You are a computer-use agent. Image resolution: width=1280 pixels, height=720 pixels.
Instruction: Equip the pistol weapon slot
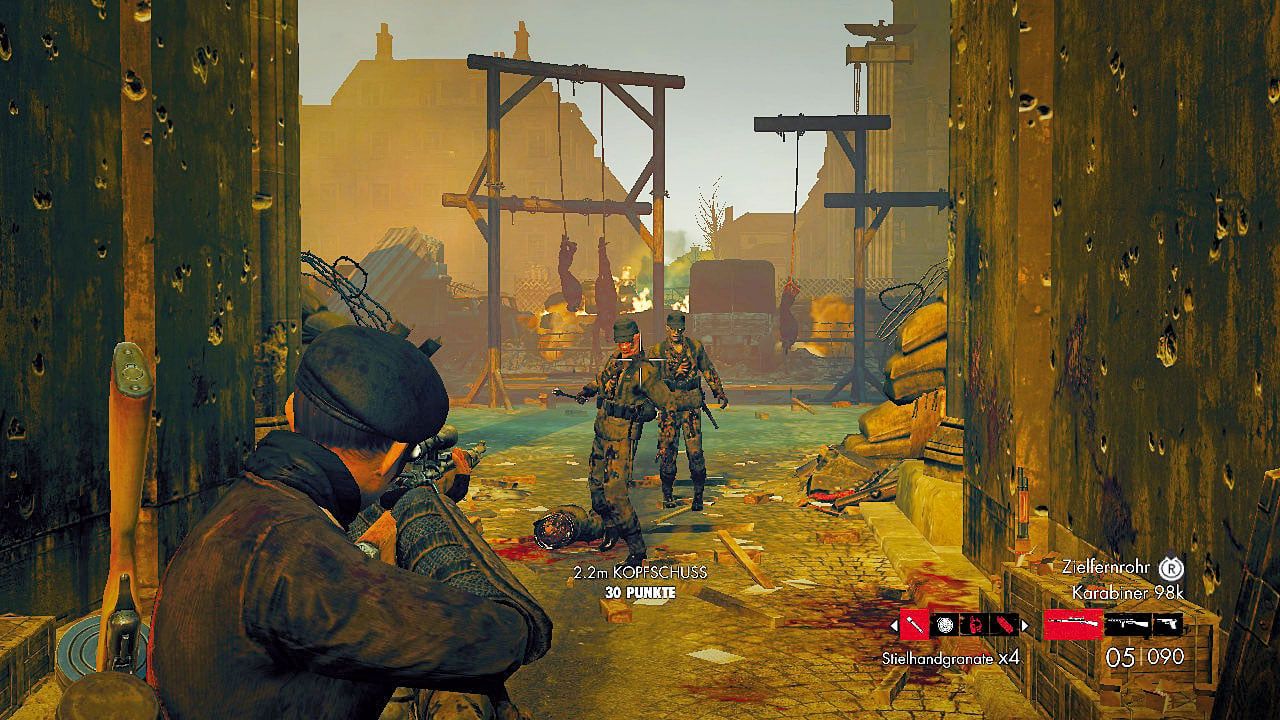pos(1166,625)
